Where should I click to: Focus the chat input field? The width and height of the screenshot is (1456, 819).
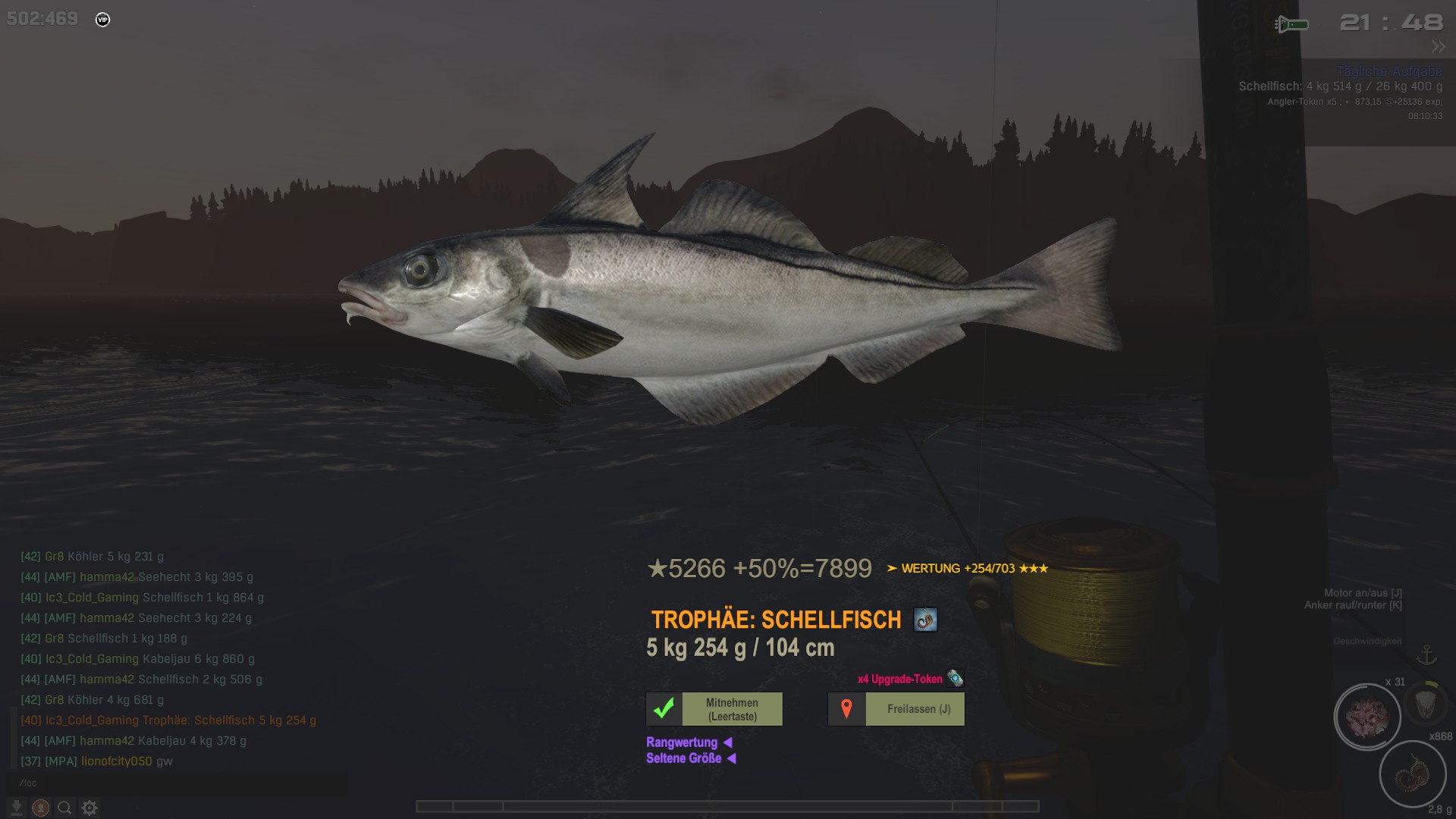click(x=174, y=783)
